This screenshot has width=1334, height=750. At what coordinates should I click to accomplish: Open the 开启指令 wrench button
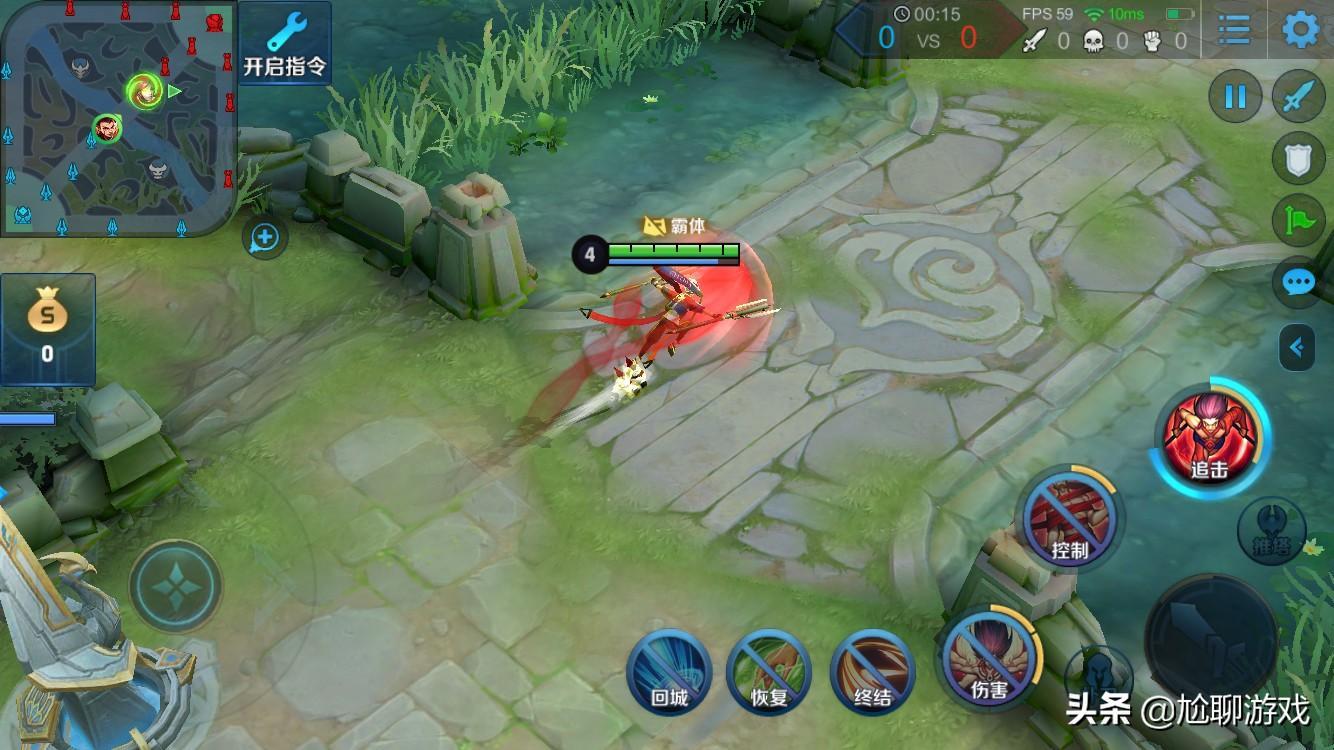tap(285, 42)
